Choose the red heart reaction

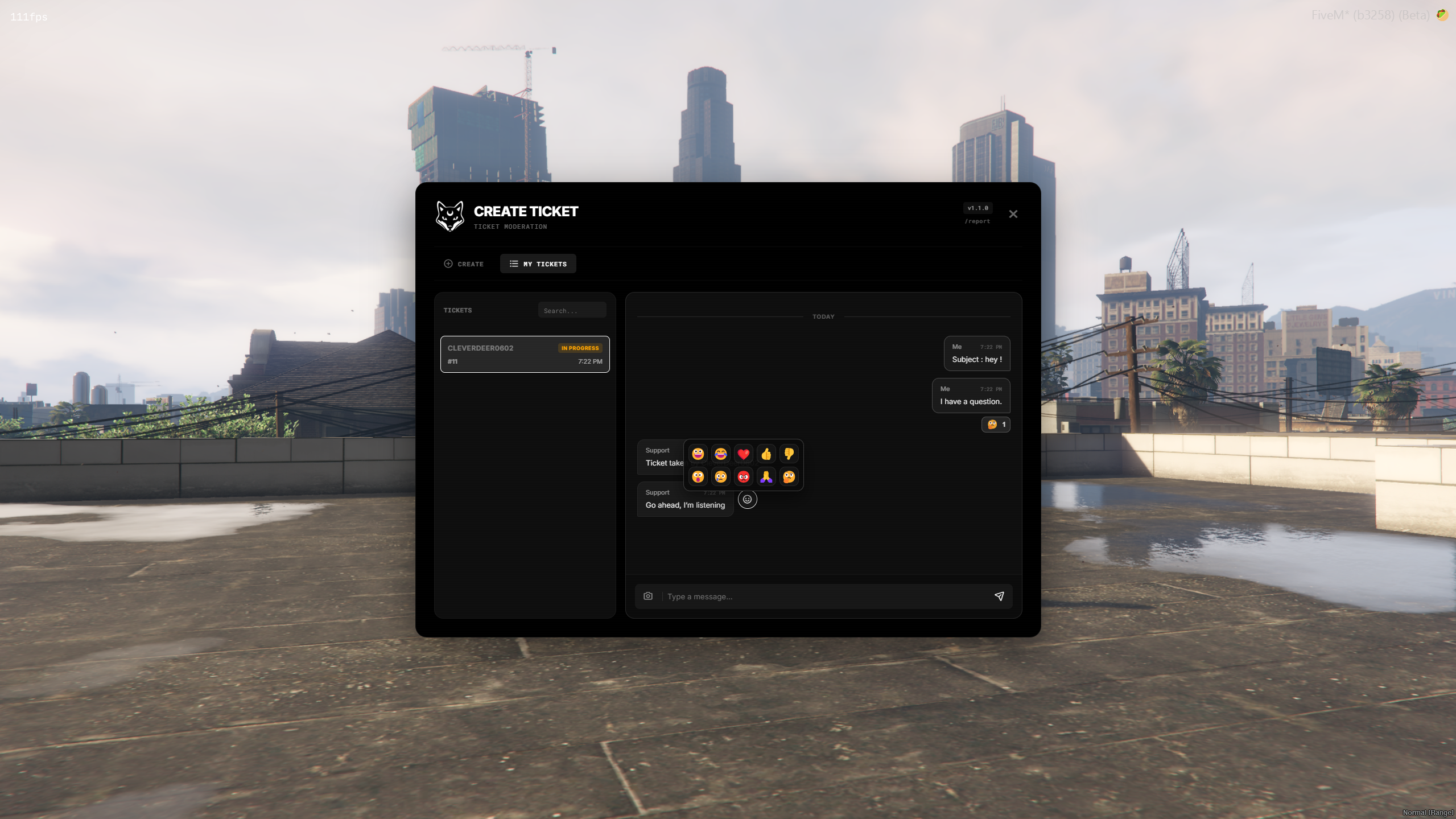click(743, 454)
